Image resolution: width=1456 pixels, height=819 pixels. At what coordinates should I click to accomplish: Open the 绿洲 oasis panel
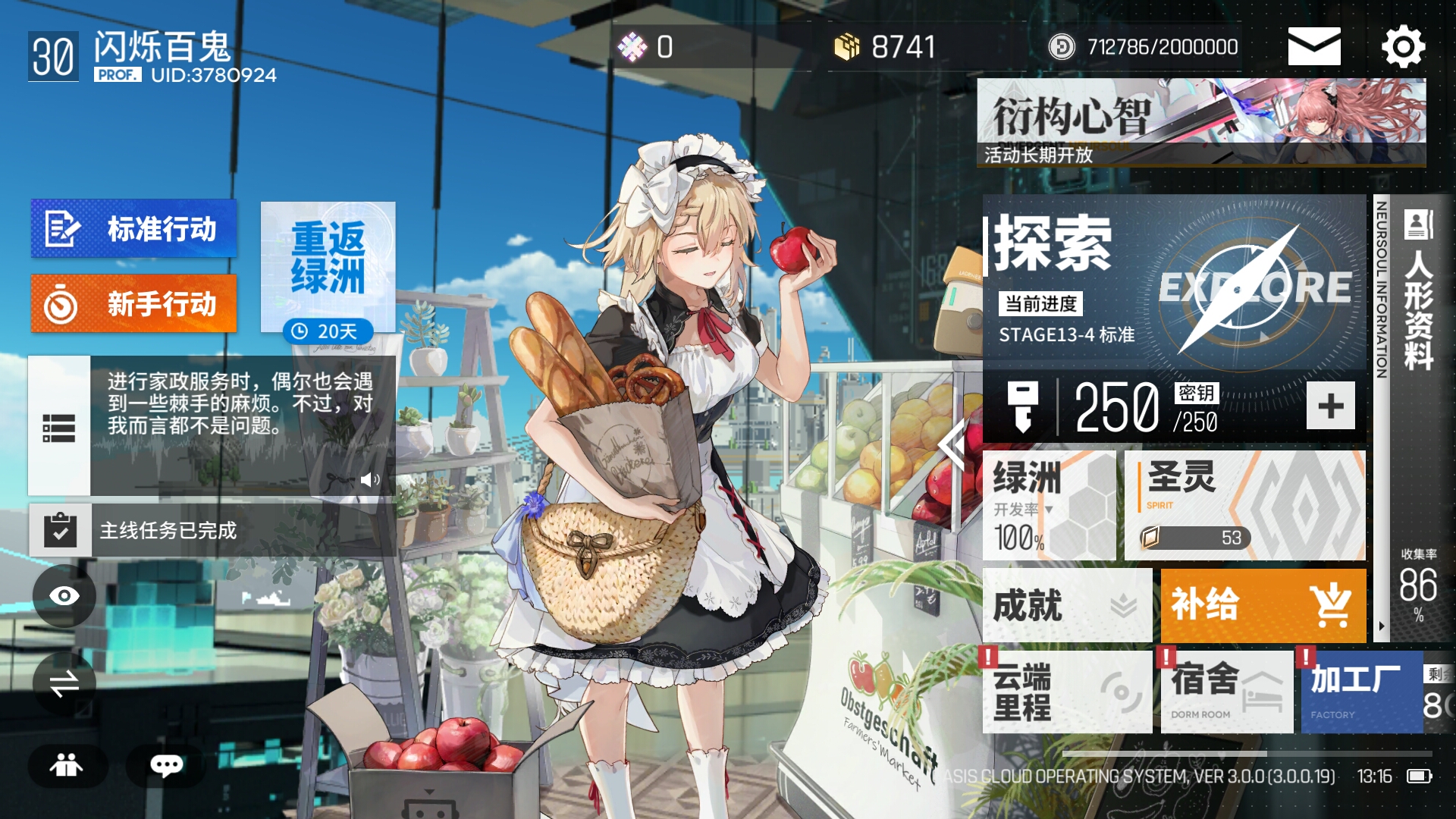tap(1049, 505)
